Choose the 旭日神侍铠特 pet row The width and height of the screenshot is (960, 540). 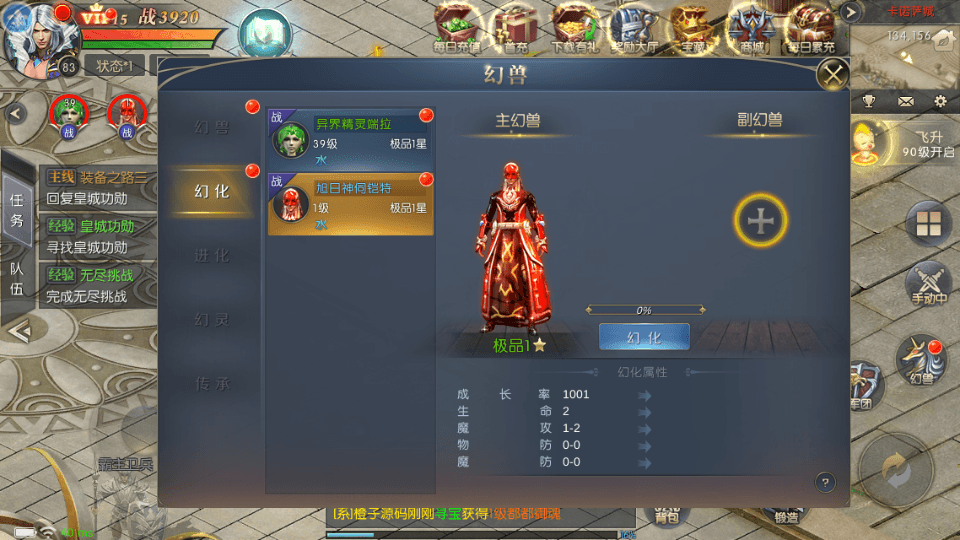(351, 204)
